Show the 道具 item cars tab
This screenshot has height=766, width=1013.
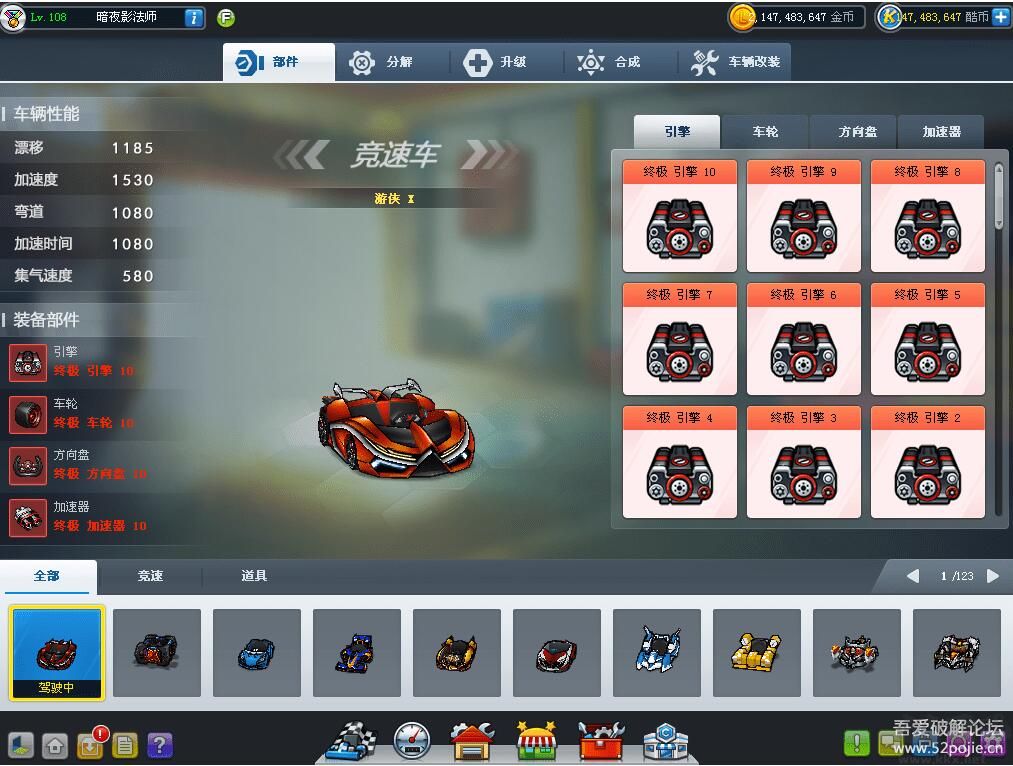pyautogui.click(x=254, y=576)
